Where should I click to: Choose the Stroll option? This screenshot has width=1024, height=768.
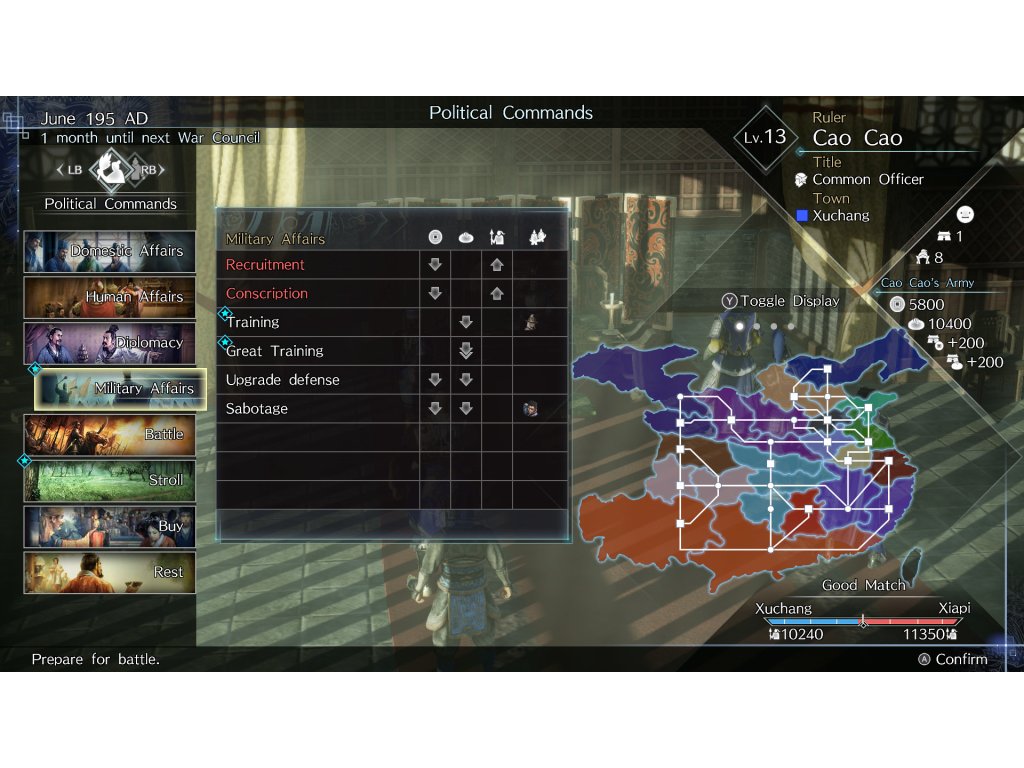pos(110,481)
